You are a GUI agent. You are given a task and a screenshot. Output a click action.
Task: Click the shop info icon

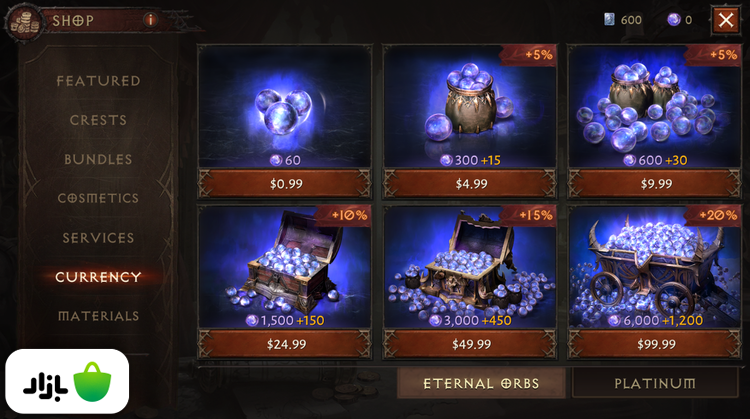151,19
